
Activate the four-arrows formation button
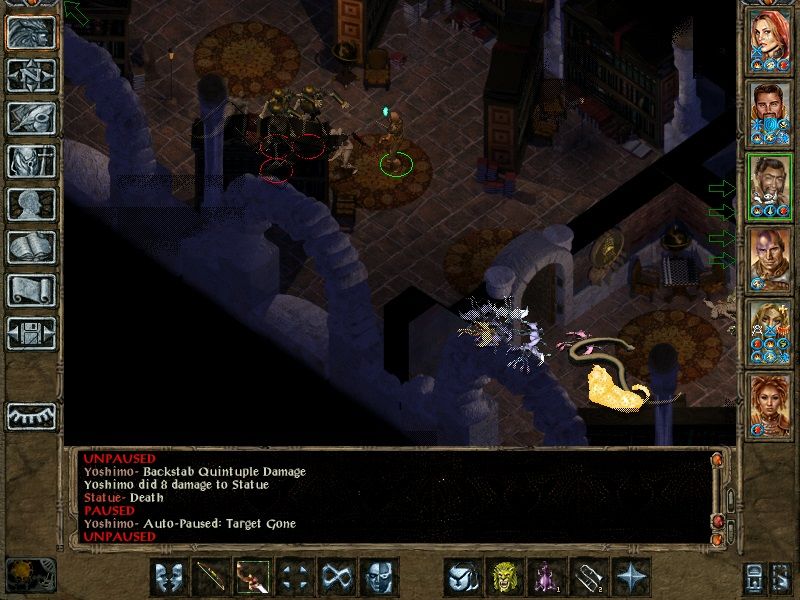click(x=295, y=577)
